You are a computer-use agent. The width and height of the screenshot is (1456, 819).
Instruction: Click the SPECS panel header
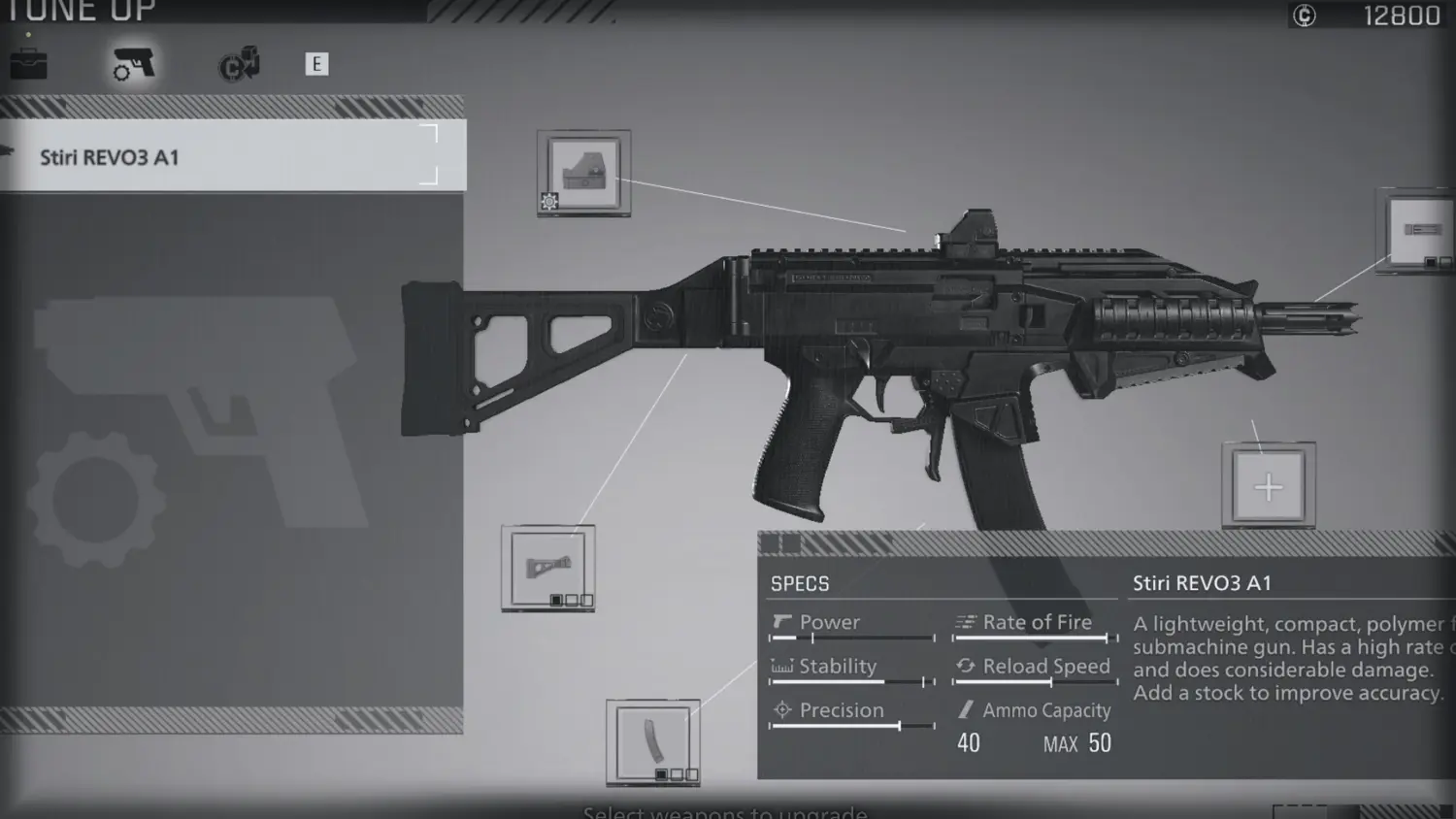pyautogui.click(x=798, y=583)
